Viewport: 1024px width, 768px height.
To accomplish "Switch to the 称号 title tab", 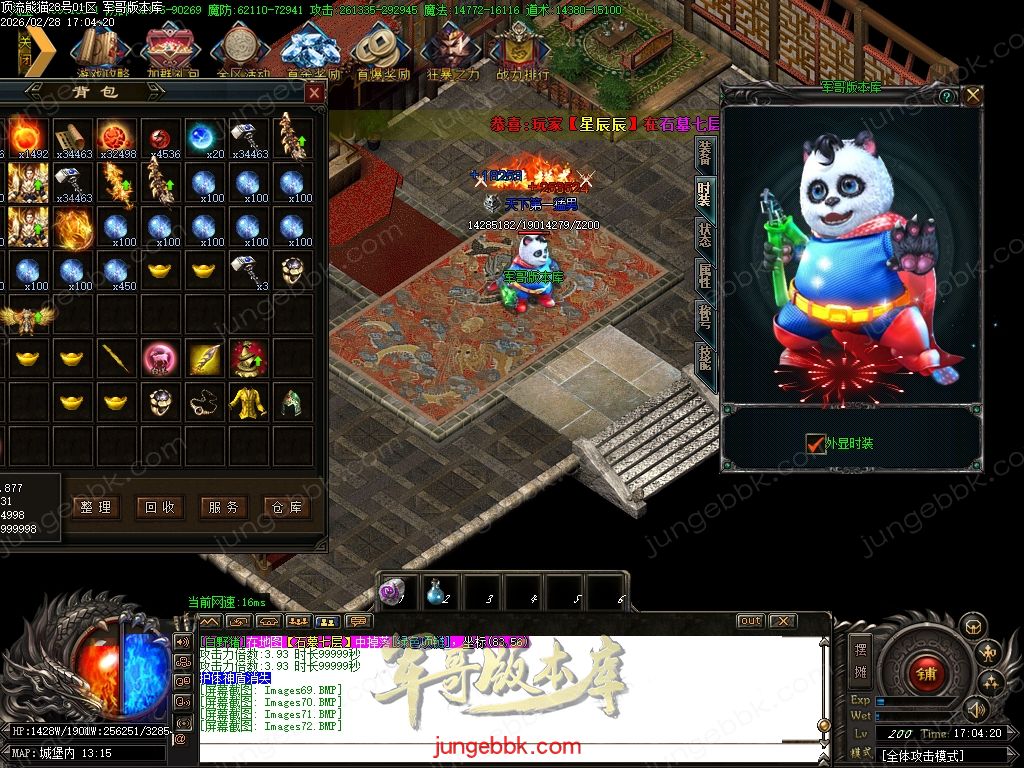I will (705, 318).
